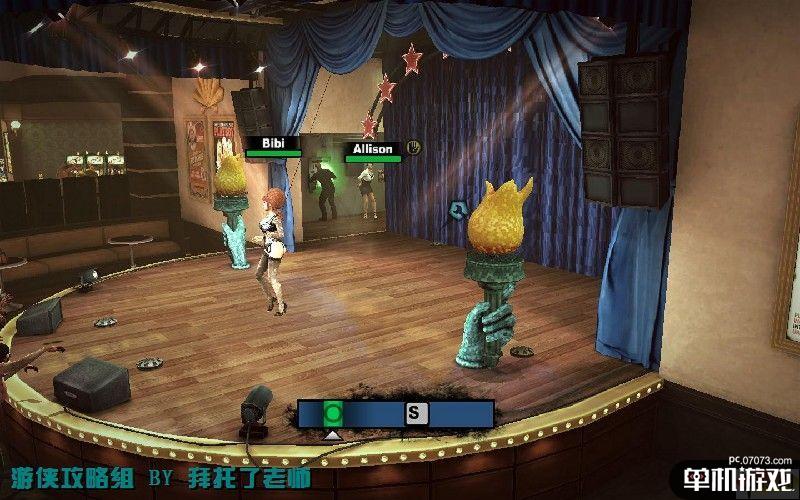
Task: Select the Allison name tag
Action: [372, 149]
